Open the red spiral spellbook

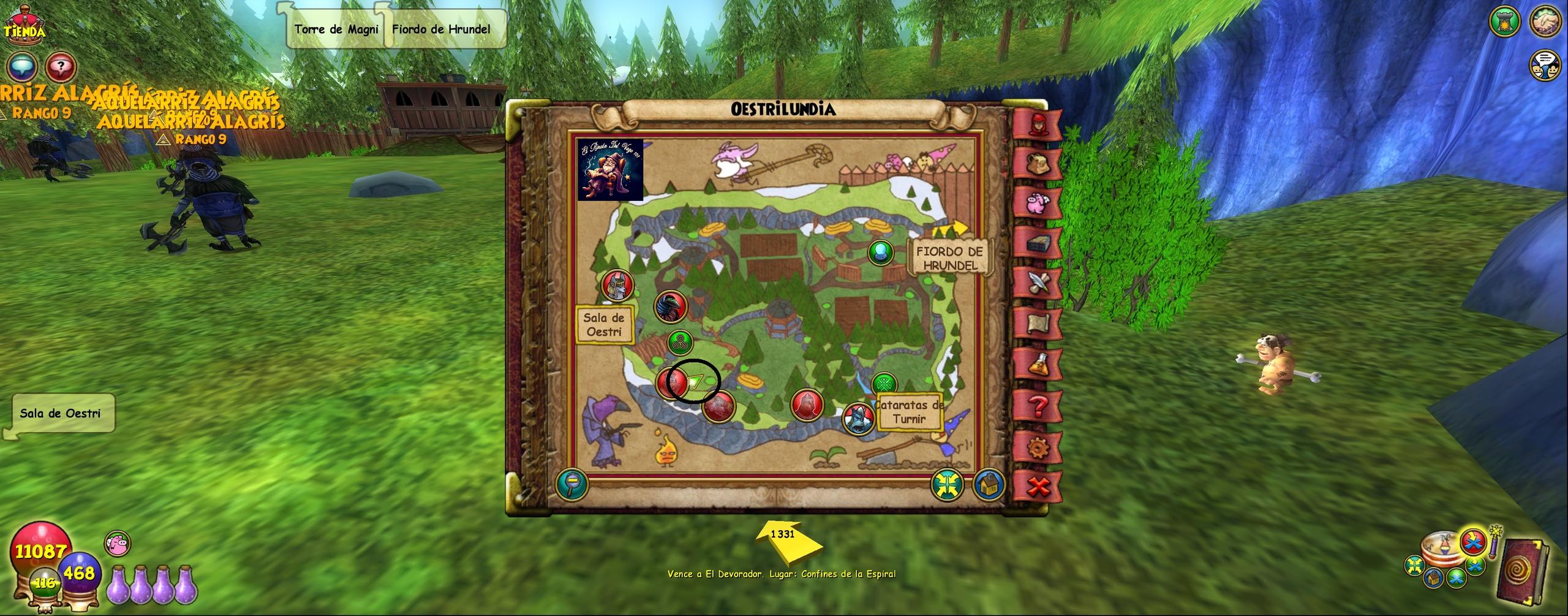(1523, 570)
